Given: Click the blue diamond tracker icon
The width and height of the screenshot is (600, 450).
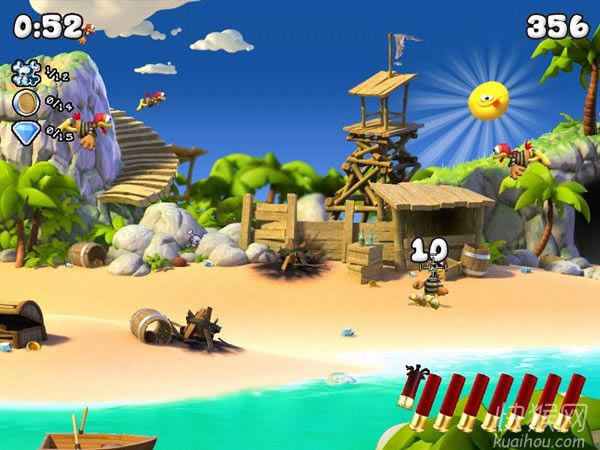Looking at the screenshot, I should pos(25,133).
